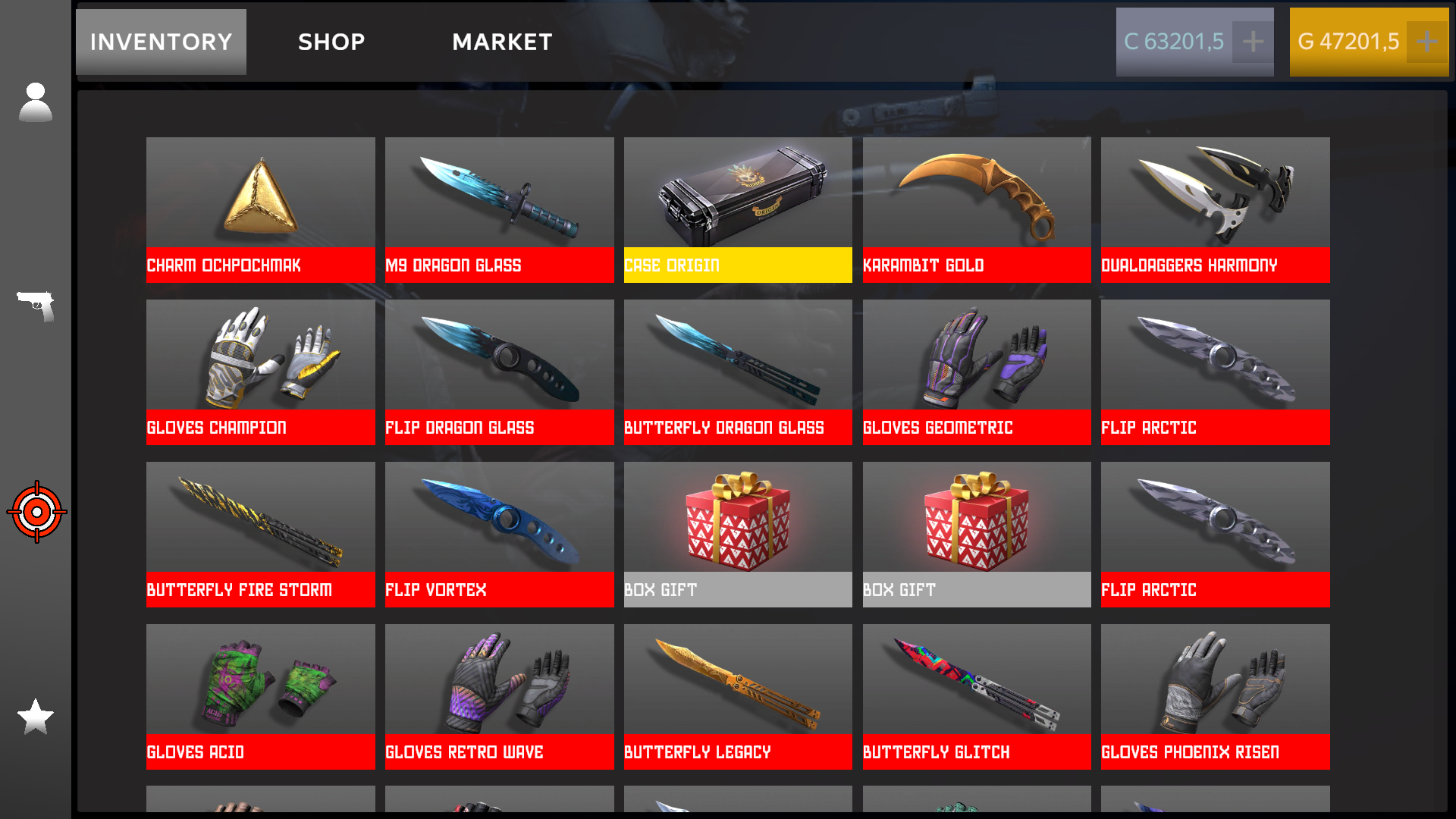Click the plus next to the C balance
1456x819 pixels.
(x=1253, y=42)
